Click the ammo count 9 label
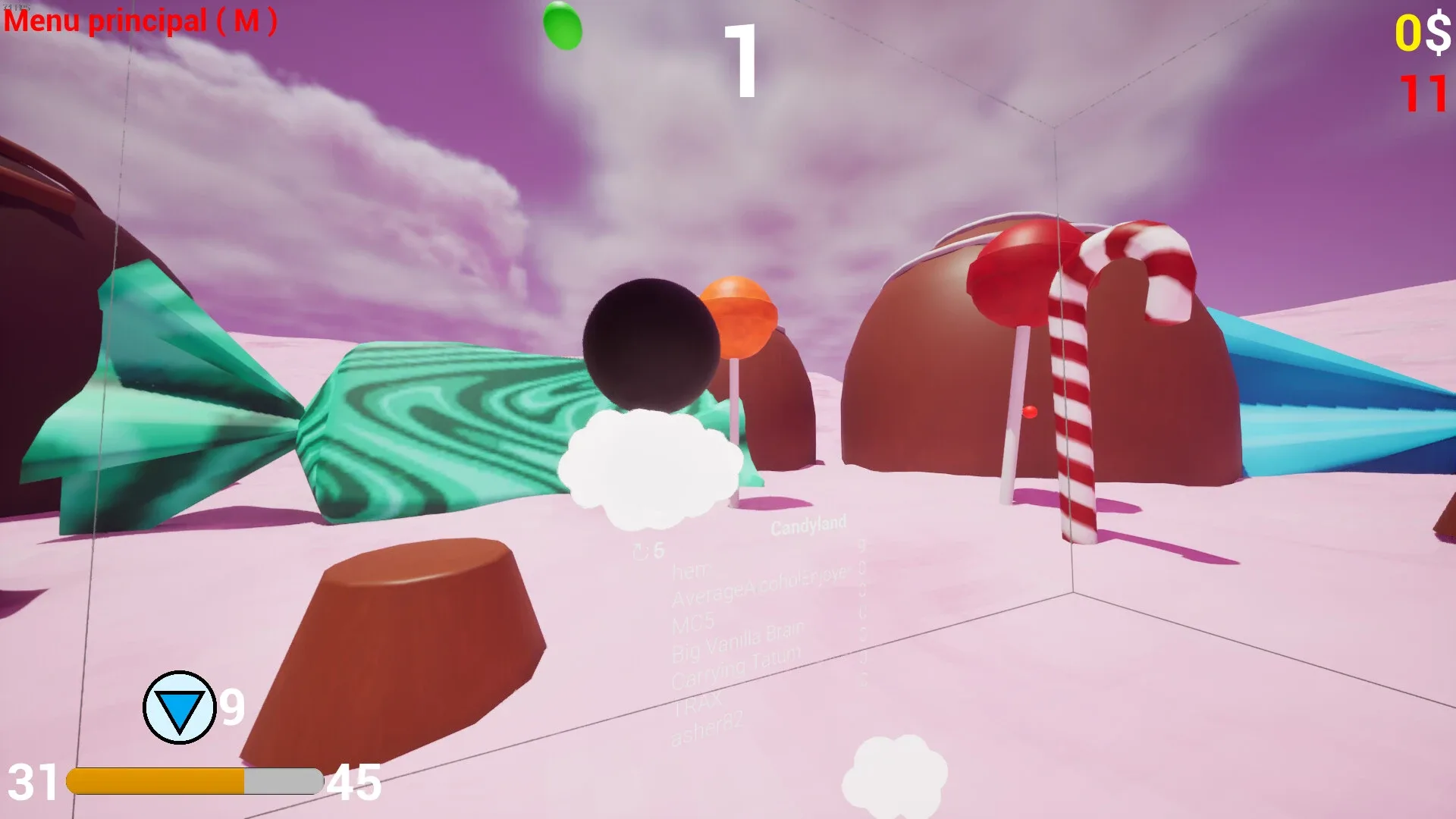 pos(232,707)
